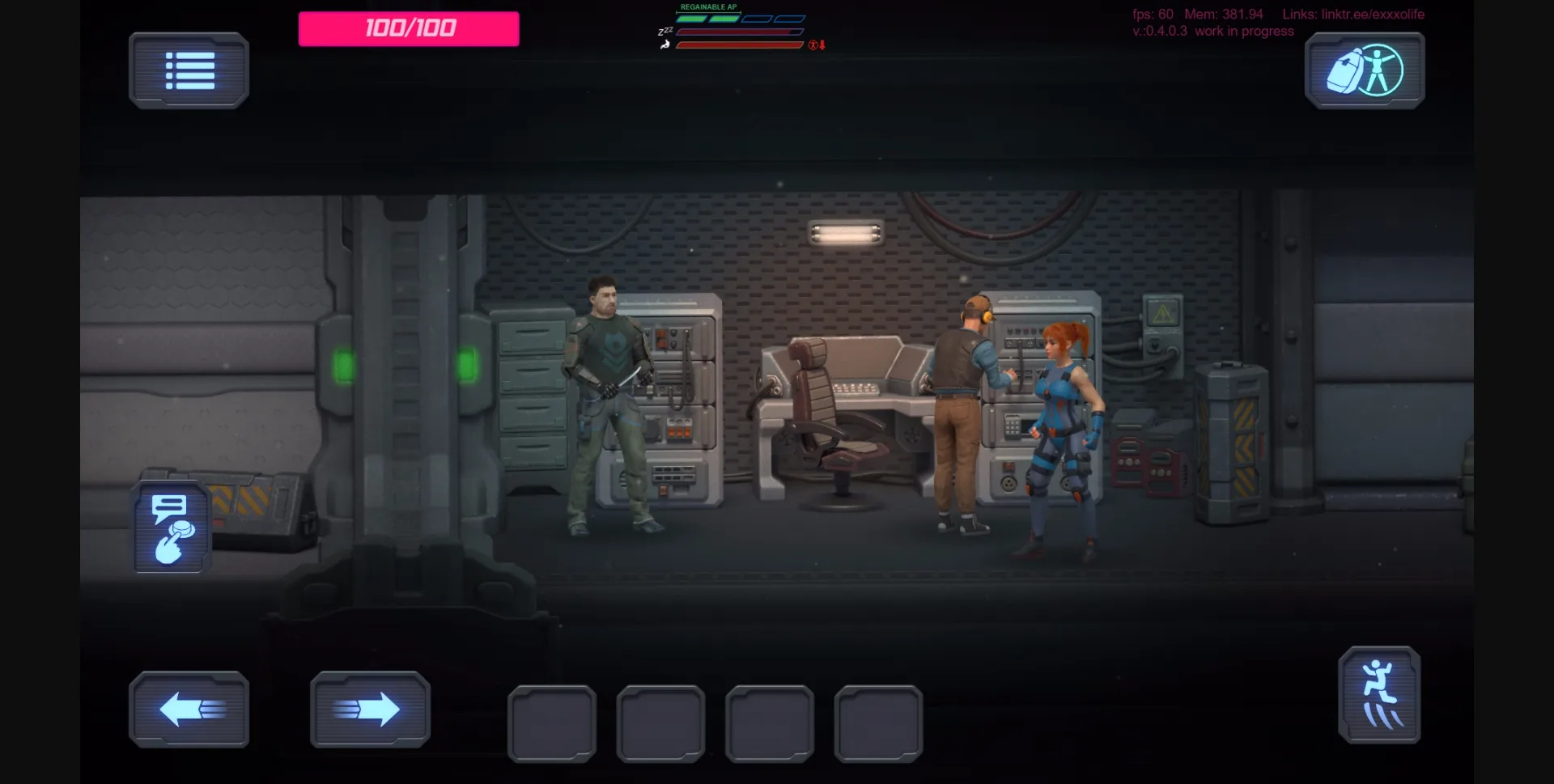Click the left movement arrow
The width and height of the screenshot is (1554, 784).
[x=189, y=709]
